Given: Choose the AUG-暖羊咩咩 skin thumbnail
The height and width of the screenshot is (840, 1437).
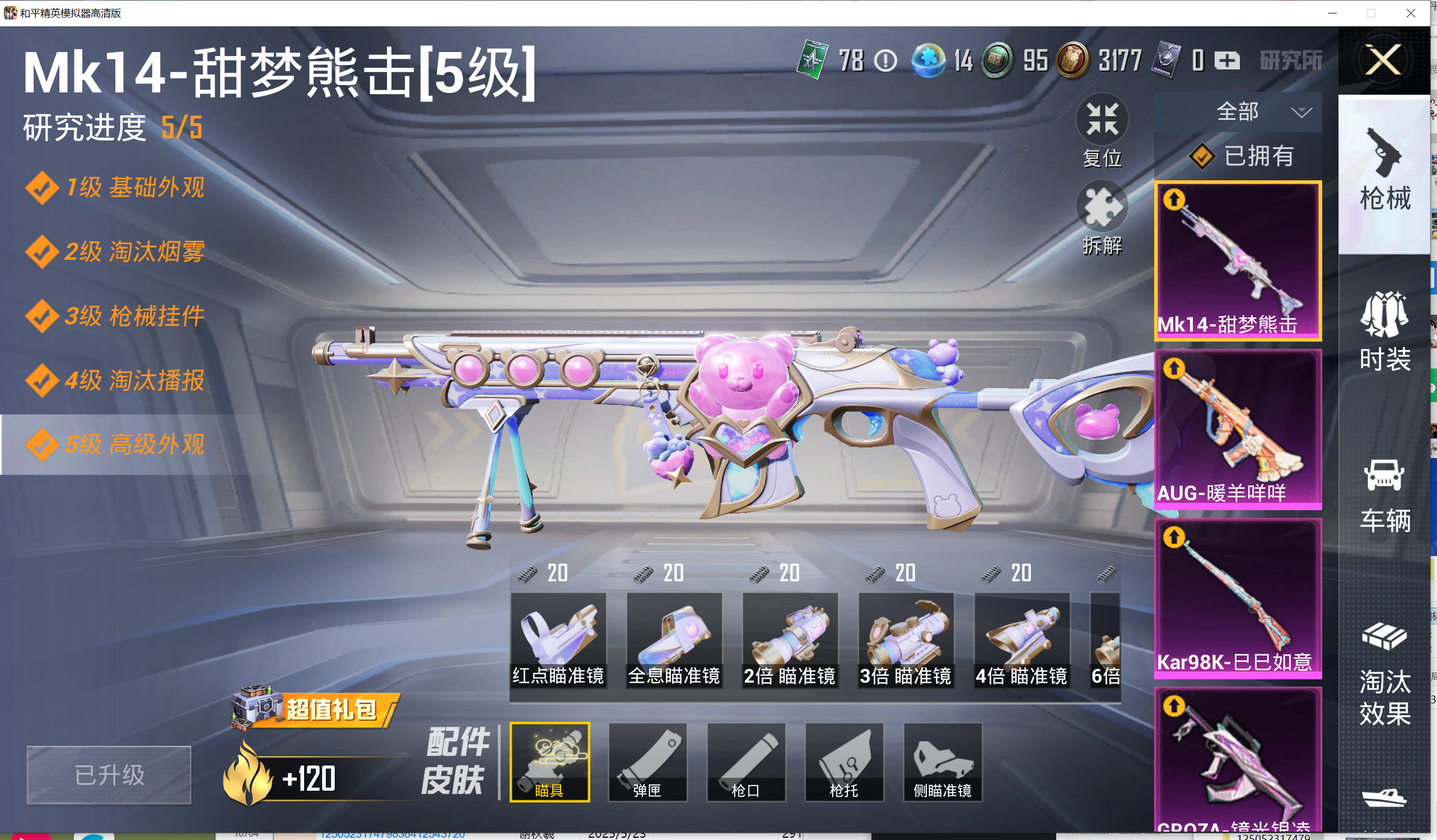Looking at the screenshot, I should click(1238, 429).
